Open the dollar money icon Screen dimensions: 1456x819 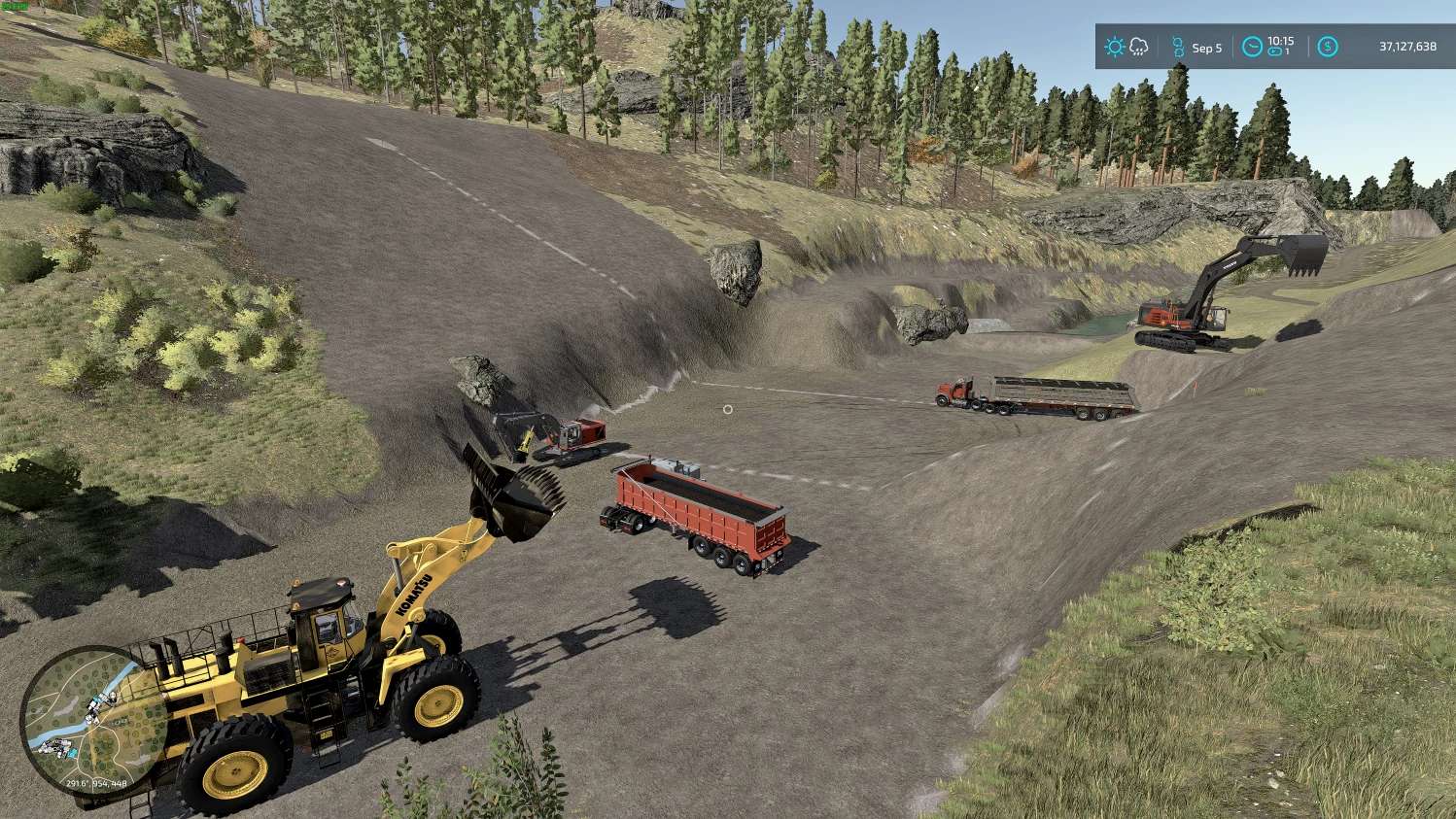click(x=1327, y=47)
